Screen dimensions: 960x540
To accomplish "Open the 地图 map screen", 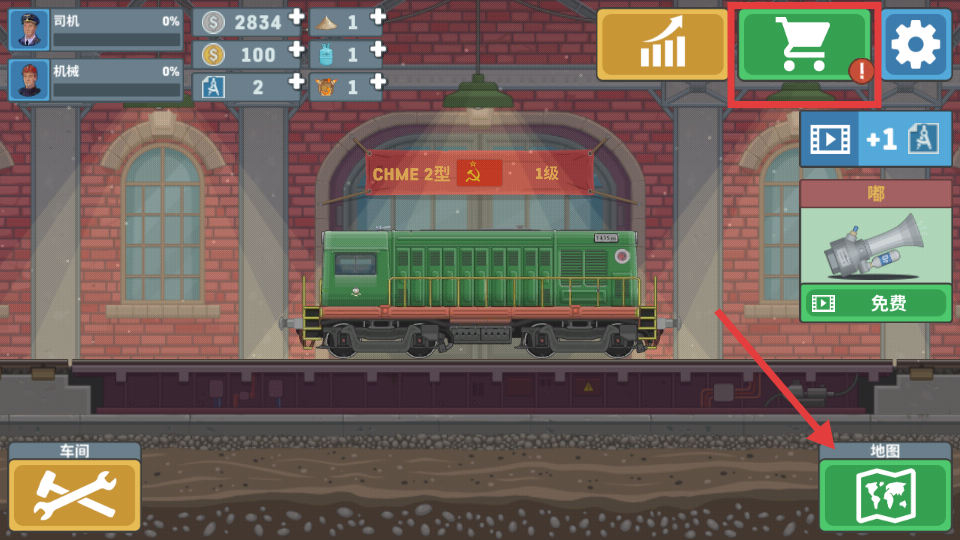I will 884,496.
